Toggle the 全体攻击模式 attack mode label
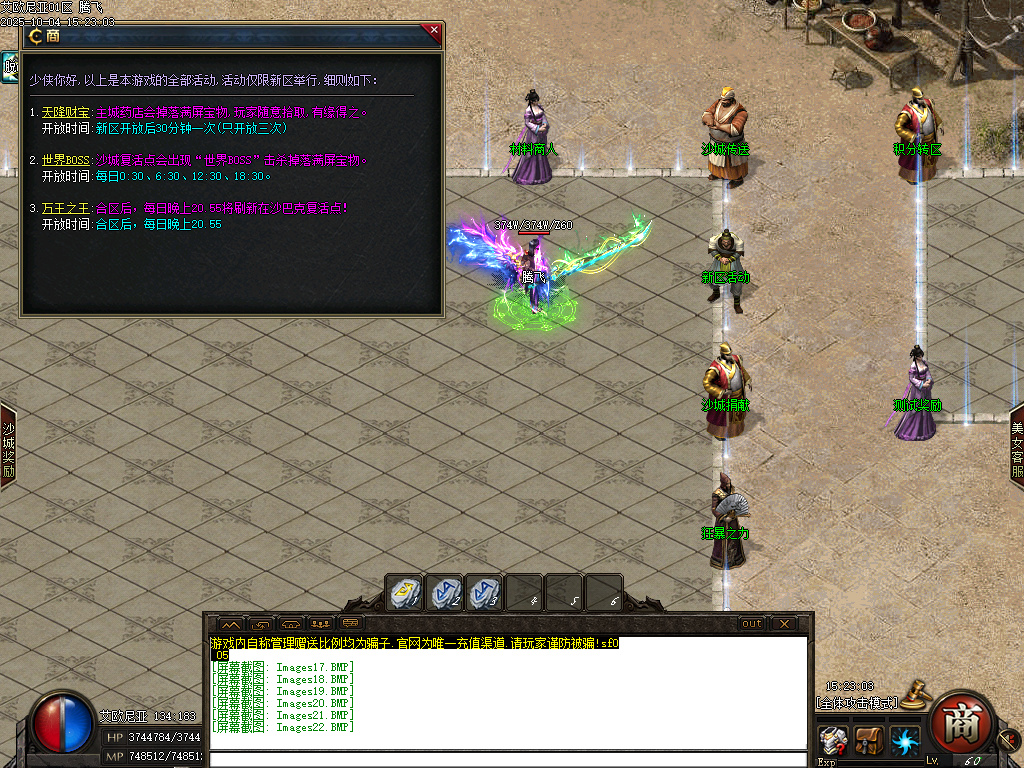The image size is (1024, 768). [x=856, y=703]
